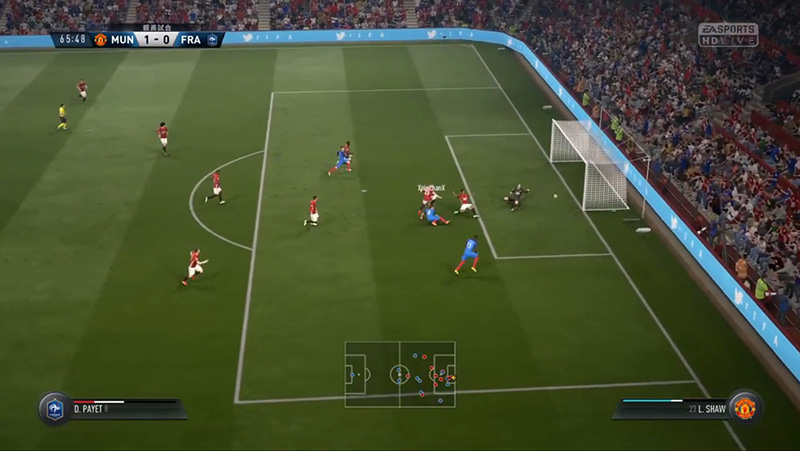Click the France crest beside D. Payet
The width and height of the screenshot is (800, 451).
point(54,408)
